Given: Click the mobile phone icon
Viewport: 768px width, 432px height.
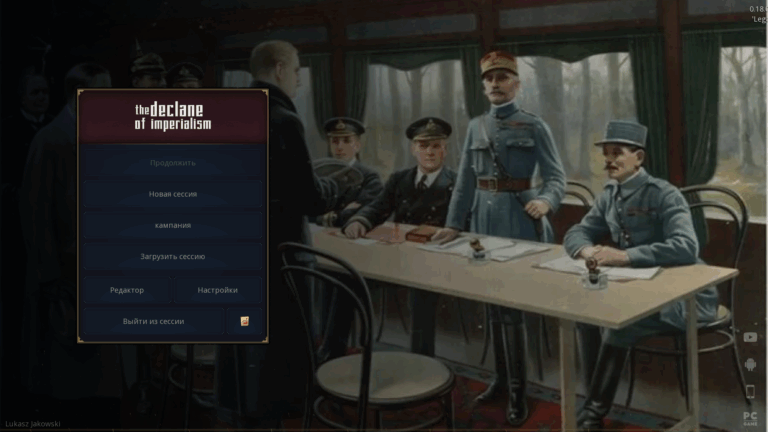Looking at the screenshot, I should click(x=750, y=391).
